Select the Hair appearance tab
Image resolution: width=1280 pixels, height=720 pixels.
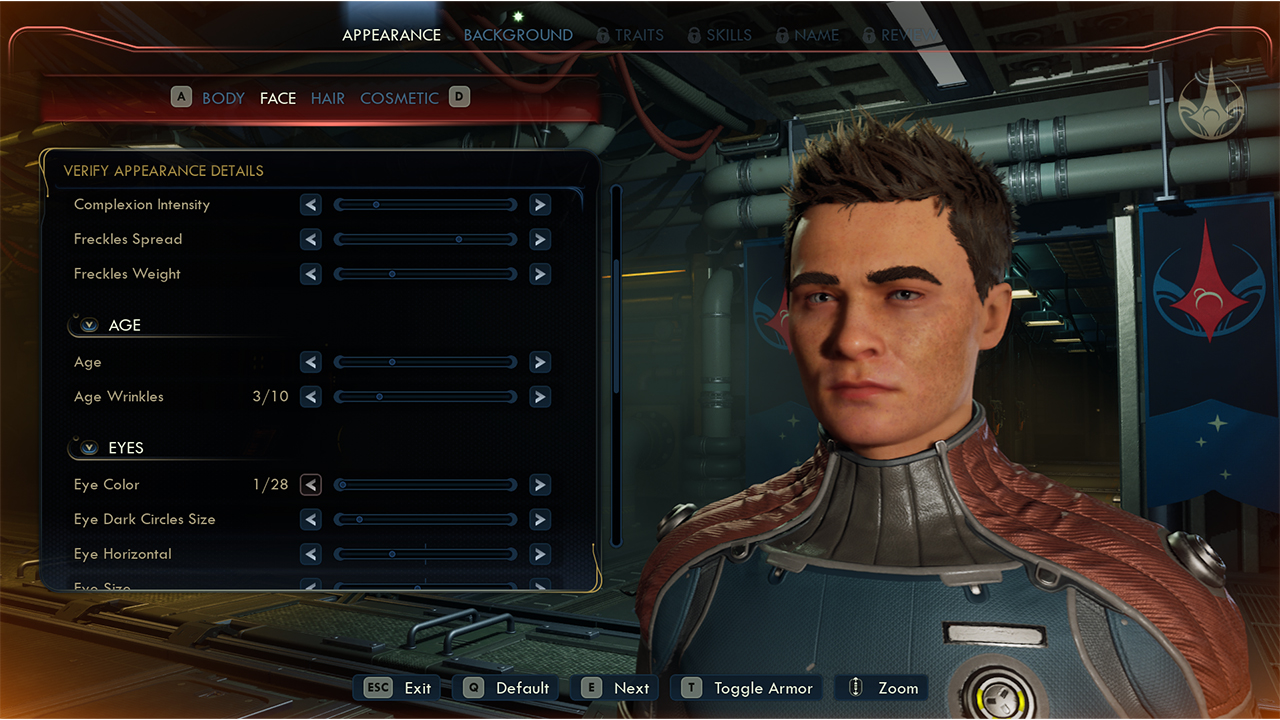[x=327, y=98]
